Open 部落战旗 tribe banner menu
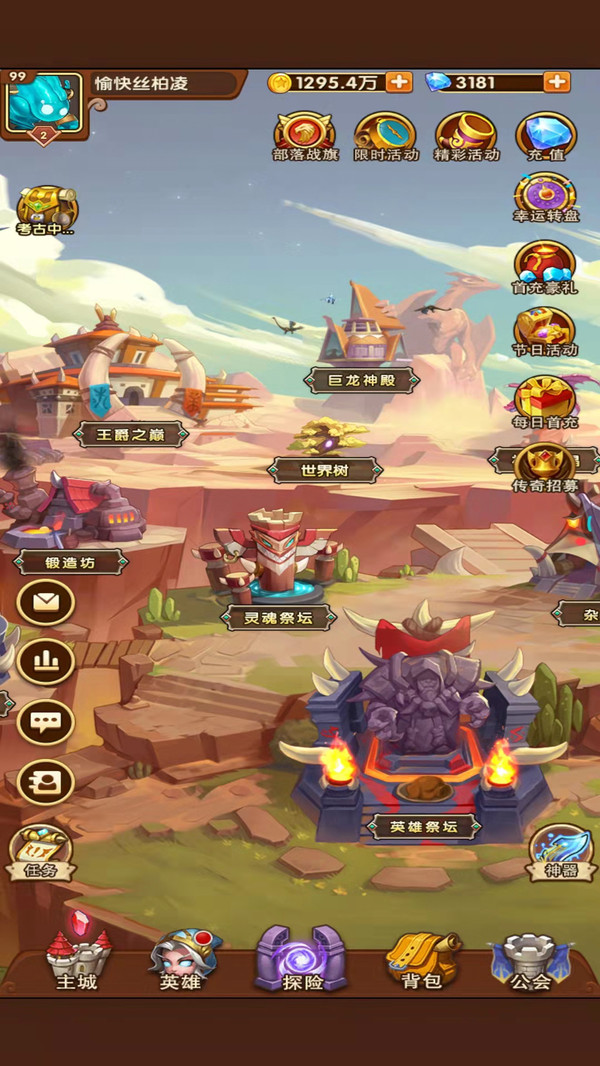Image resolution: width=600 pixels, height=1066 pixels. click(x=305, y=134)
